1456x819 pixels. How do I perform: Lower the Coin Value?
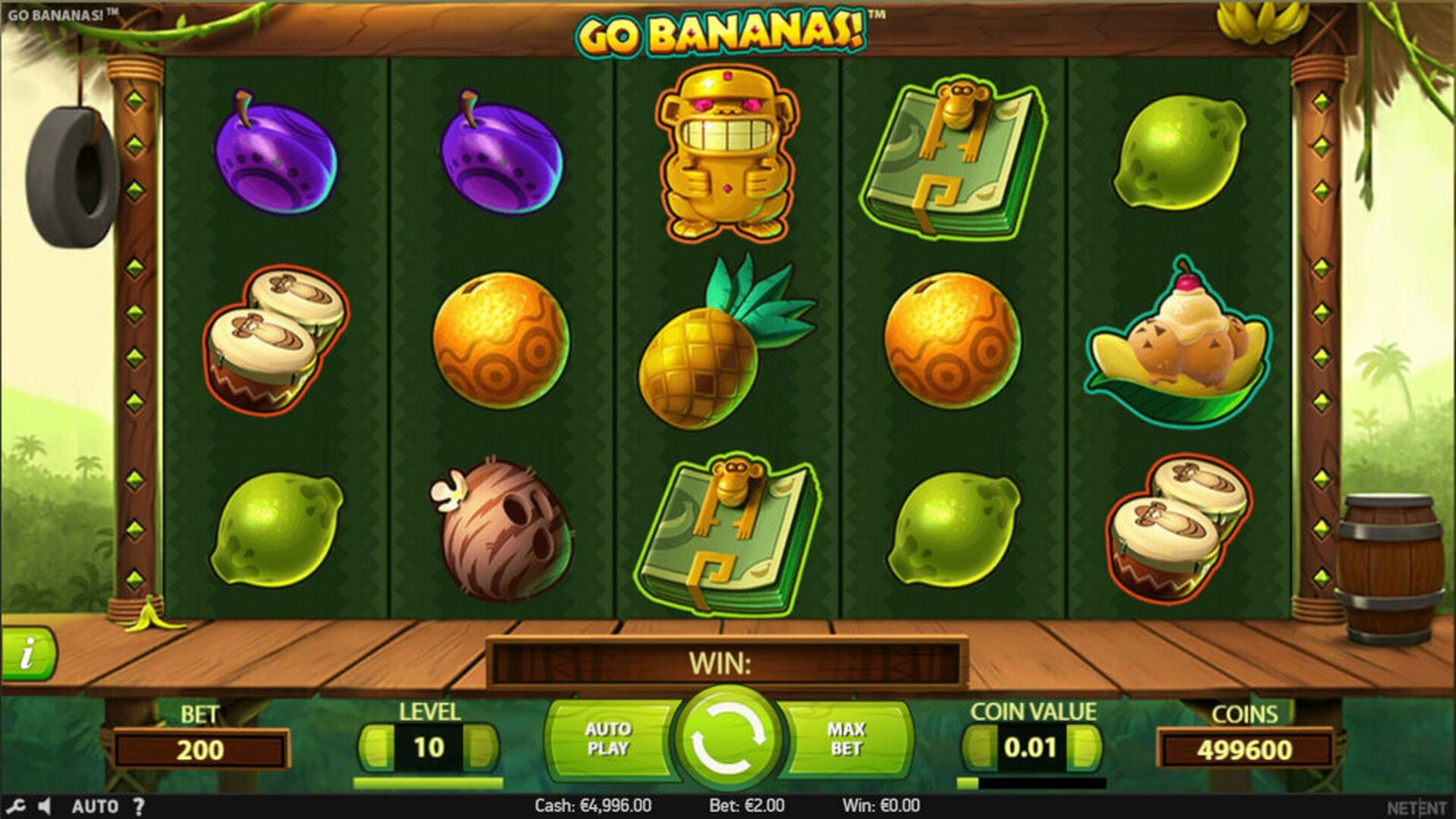978,748
